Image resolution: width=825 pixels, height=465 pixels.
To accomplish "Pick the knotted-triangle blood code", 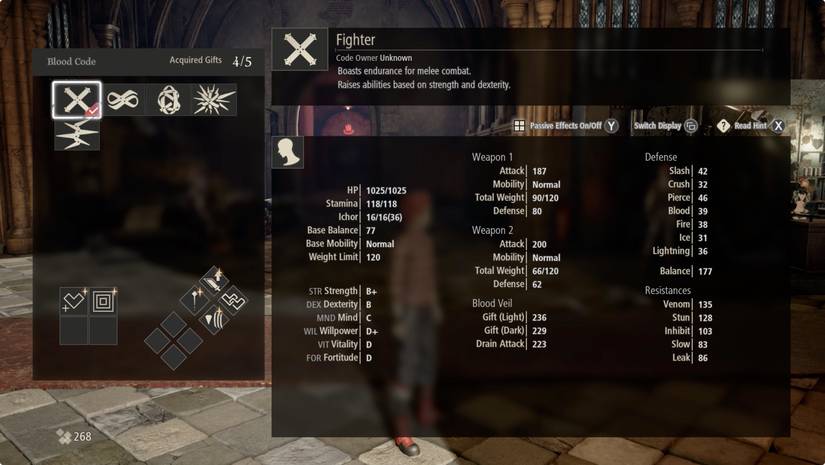I will [x=166, y=100].
